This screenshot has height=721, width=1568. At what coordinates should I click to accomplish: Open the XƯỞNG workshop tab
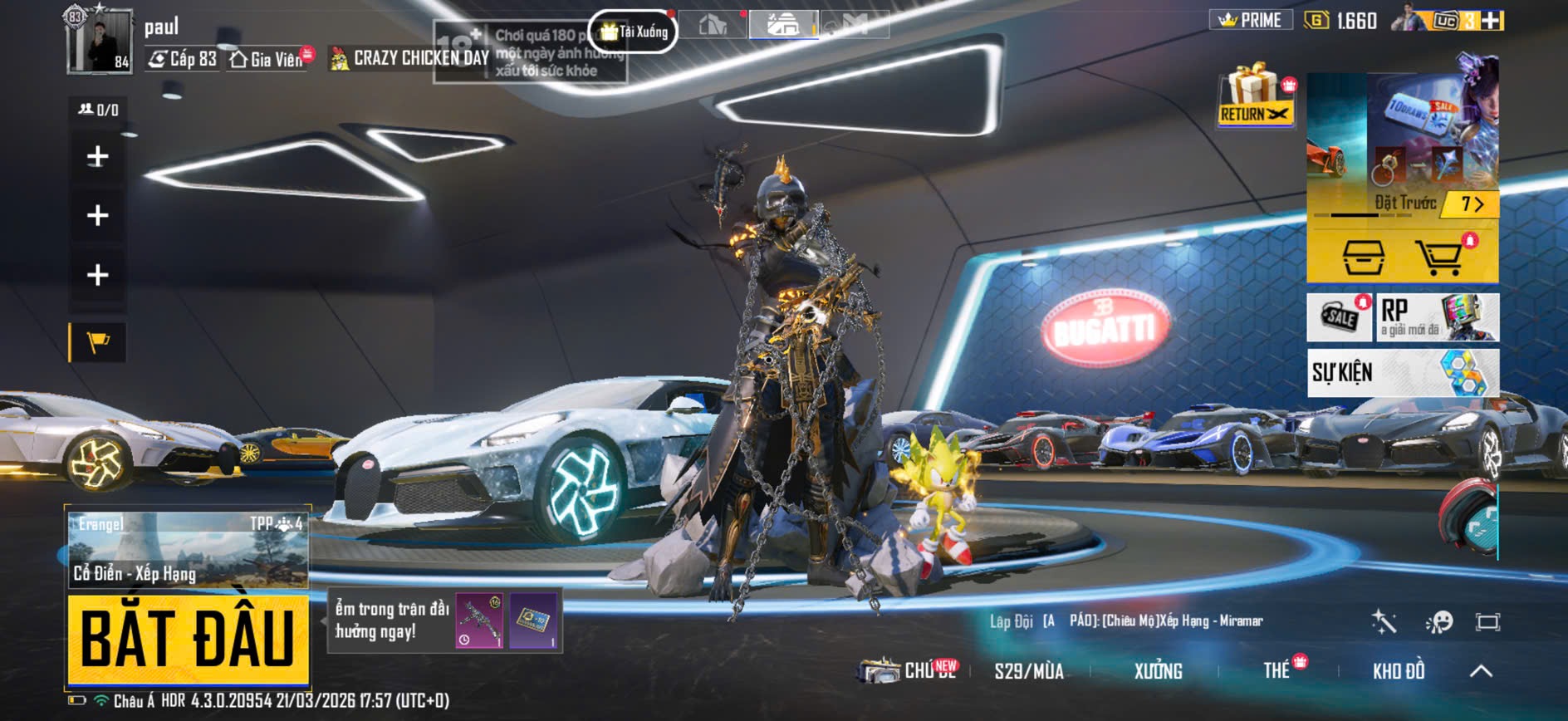[x=1158, y=671]
